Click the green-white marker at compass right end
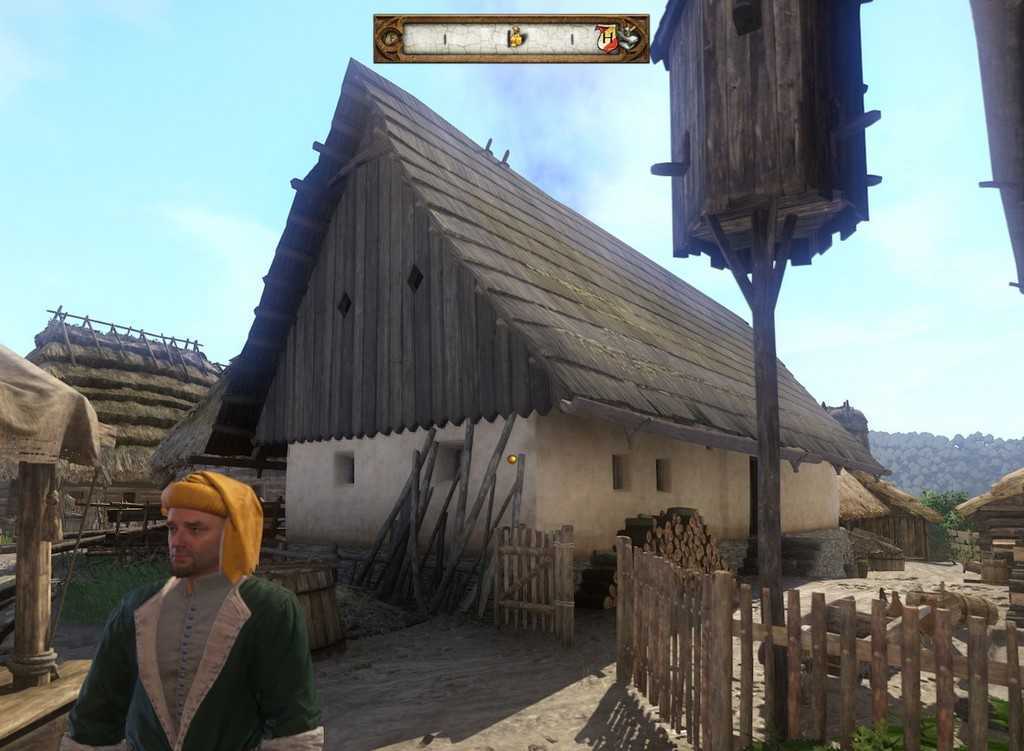Image resolution: width=1024 pixels, height=751 pixels. tap(629, 39)
